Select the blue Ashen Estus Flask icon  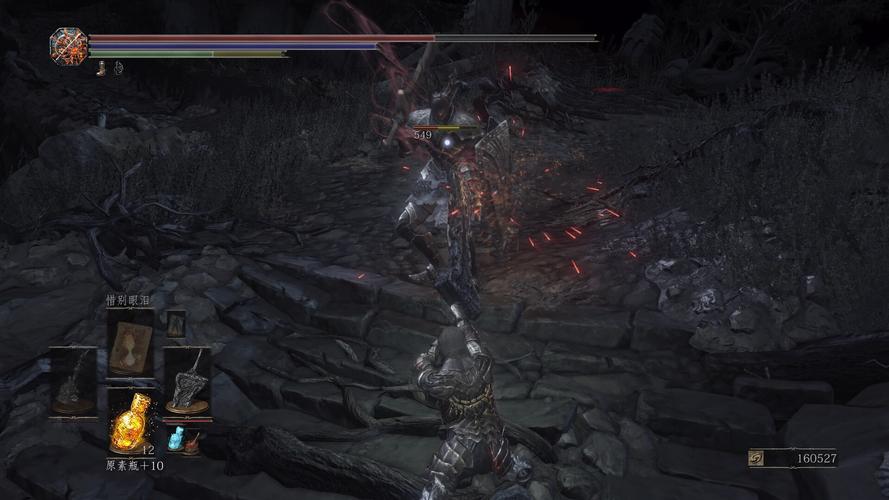pos(176,438)
